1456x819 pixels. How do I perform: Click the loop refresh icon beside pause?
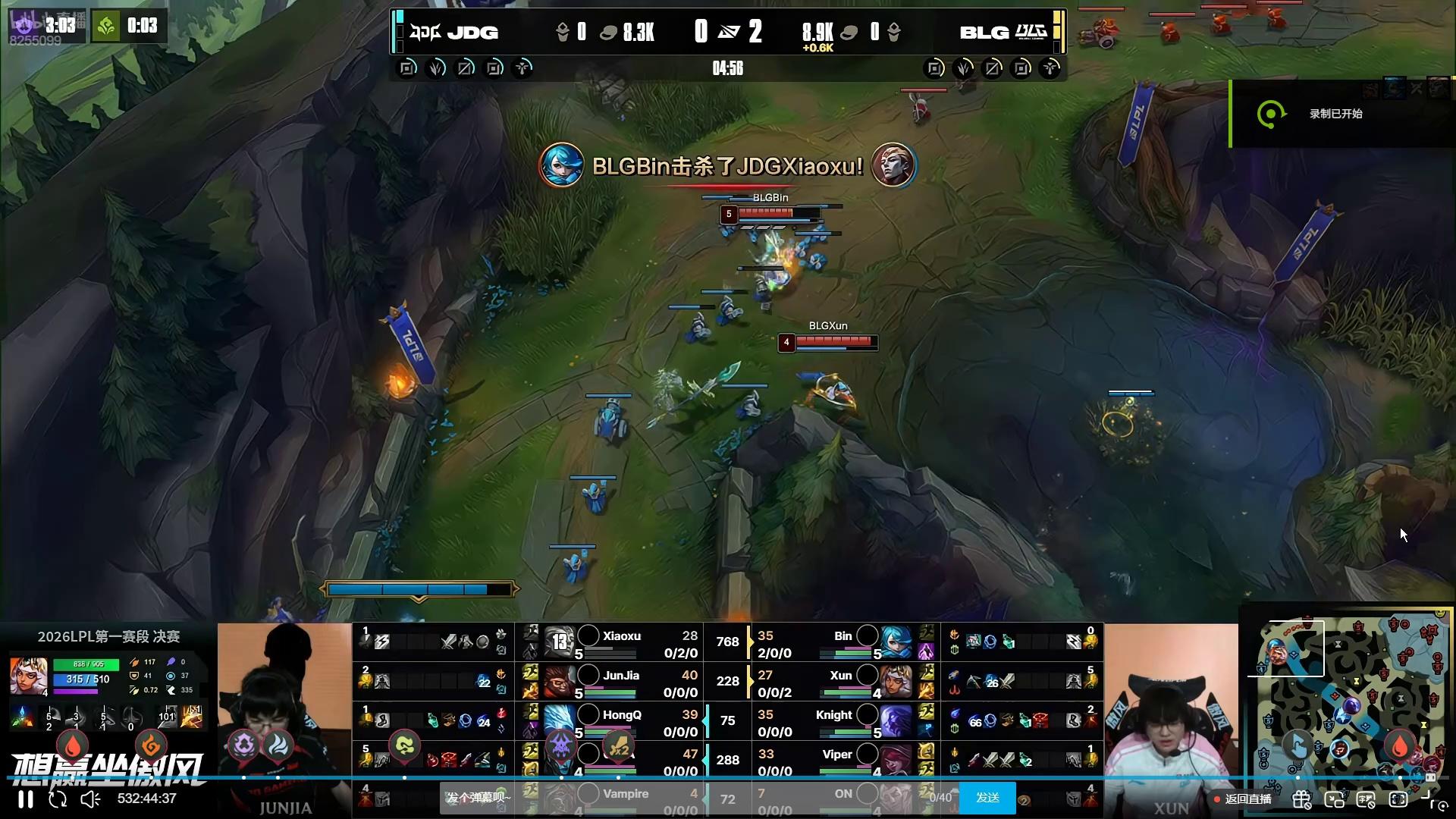click(x=58, y=799)
